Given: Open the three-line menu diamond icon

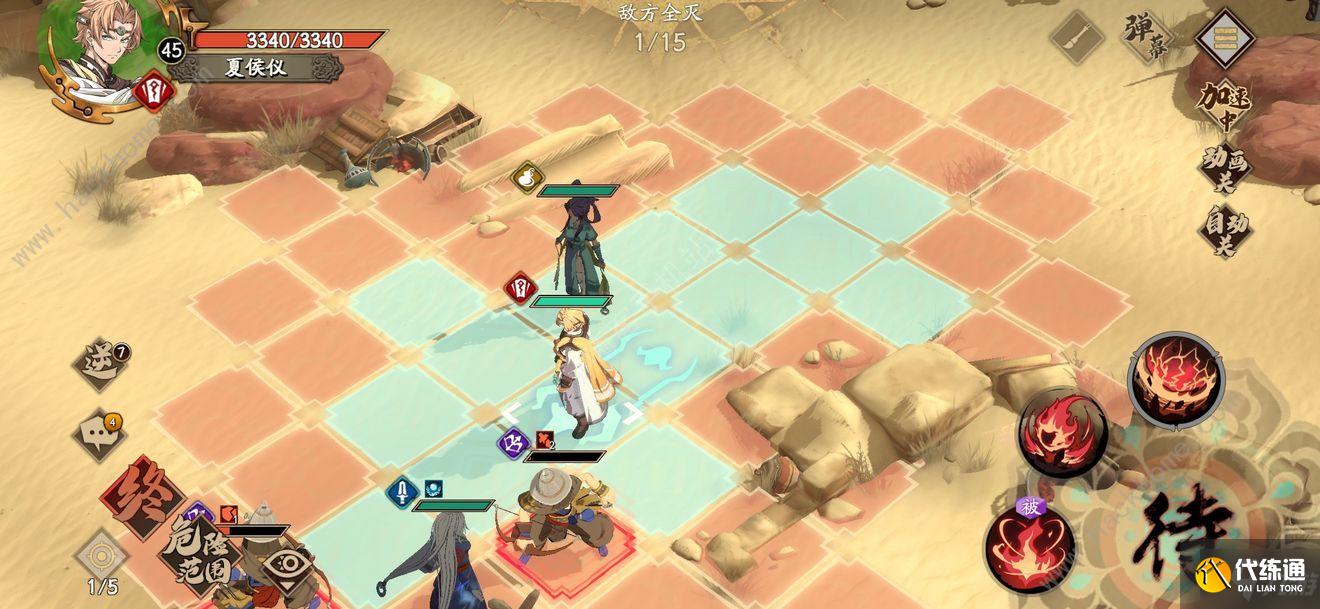Looking at the screenshot, I should [1226, 39].
